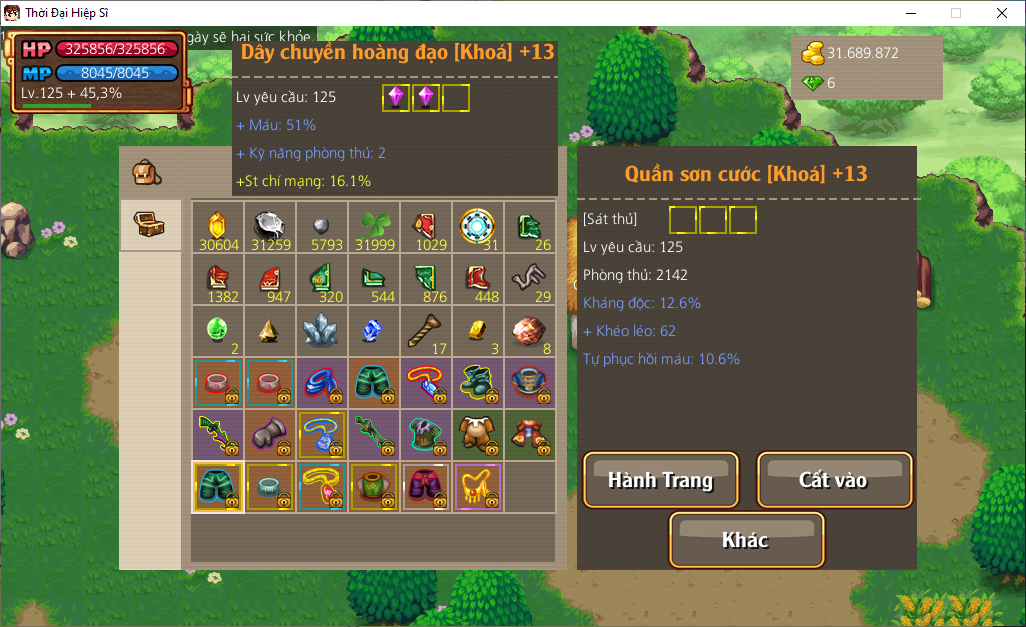Choose the grey crystal cluster item
This screenshot has height=627, width=1026.
pyautogui.click(x=322, y=331)
